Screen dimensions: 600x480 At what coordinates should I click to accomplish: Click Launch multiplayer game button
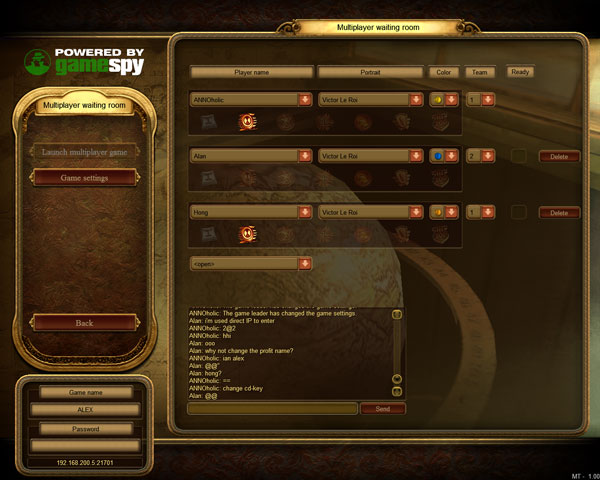pos(85,152)
